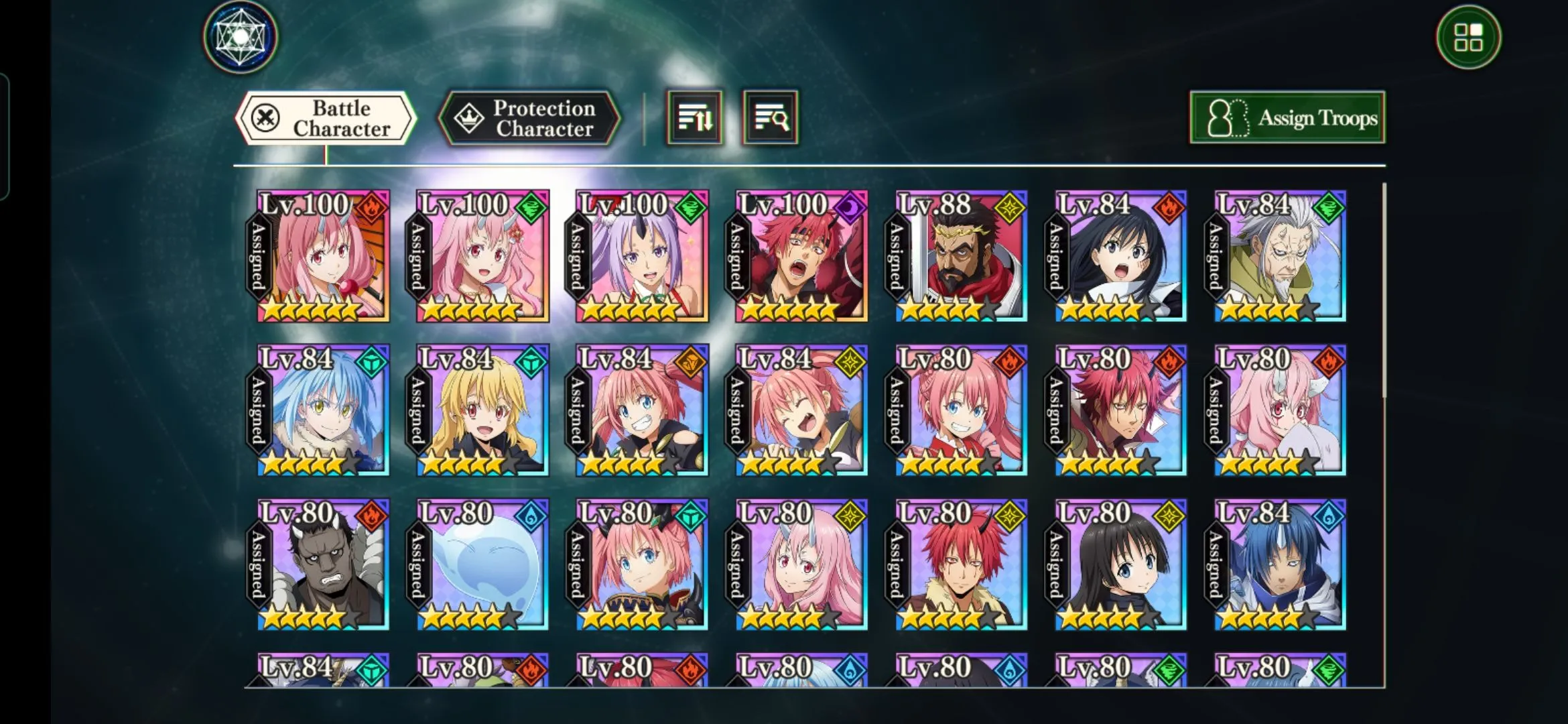Open the character filter search
Viewport: 1568px width, 724px height.
(x=771, y=118)
